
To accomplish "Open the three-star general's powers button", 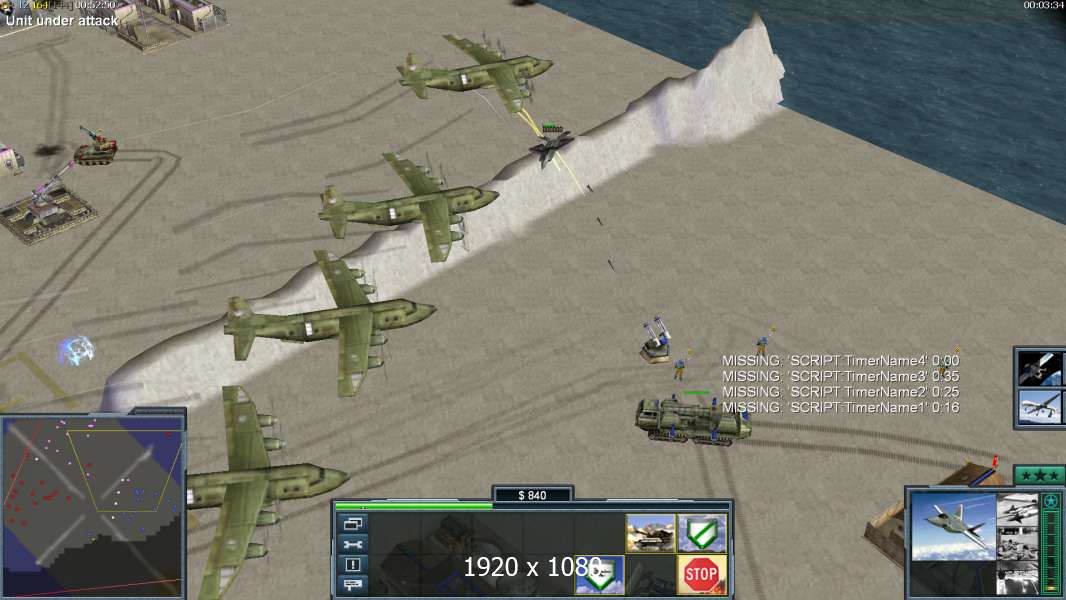I will 1039,475.
